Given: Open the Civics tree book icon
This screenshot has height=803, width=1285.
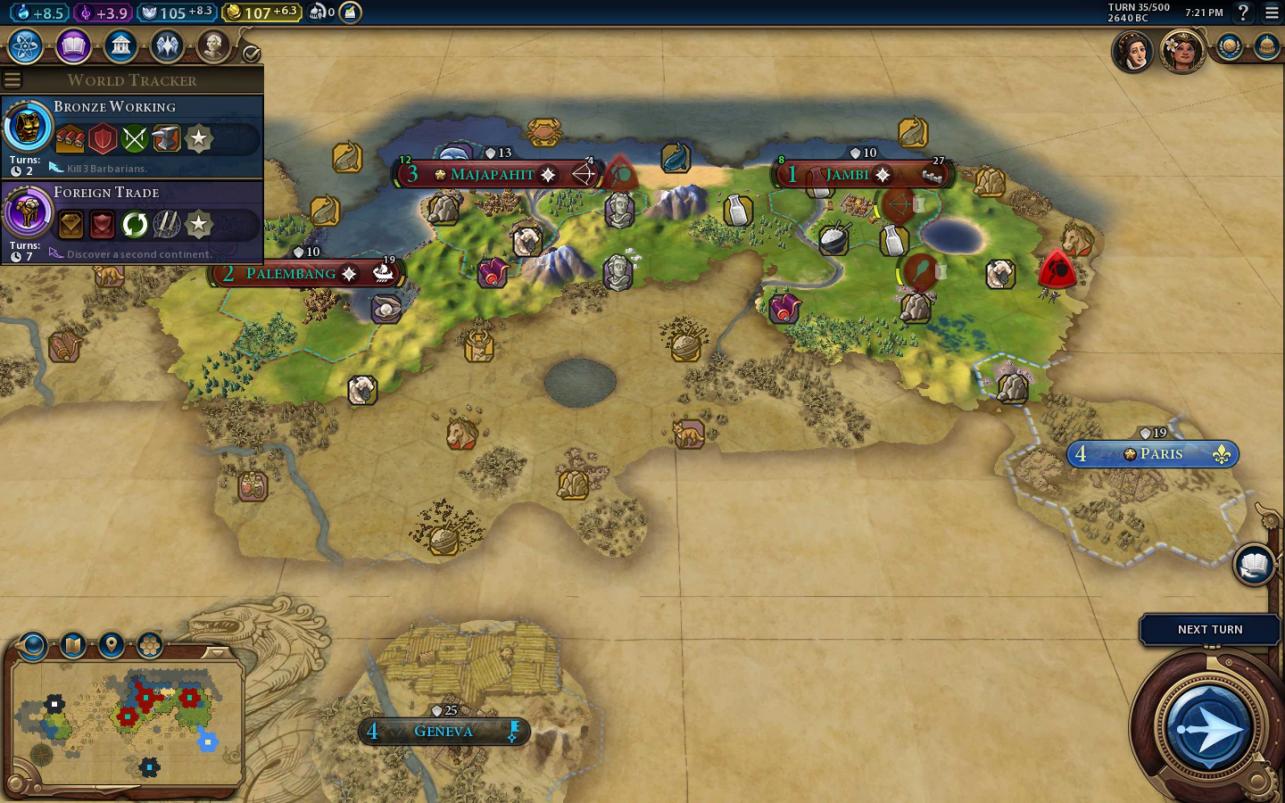Looking at the screenshot, I should pos(73,46).
